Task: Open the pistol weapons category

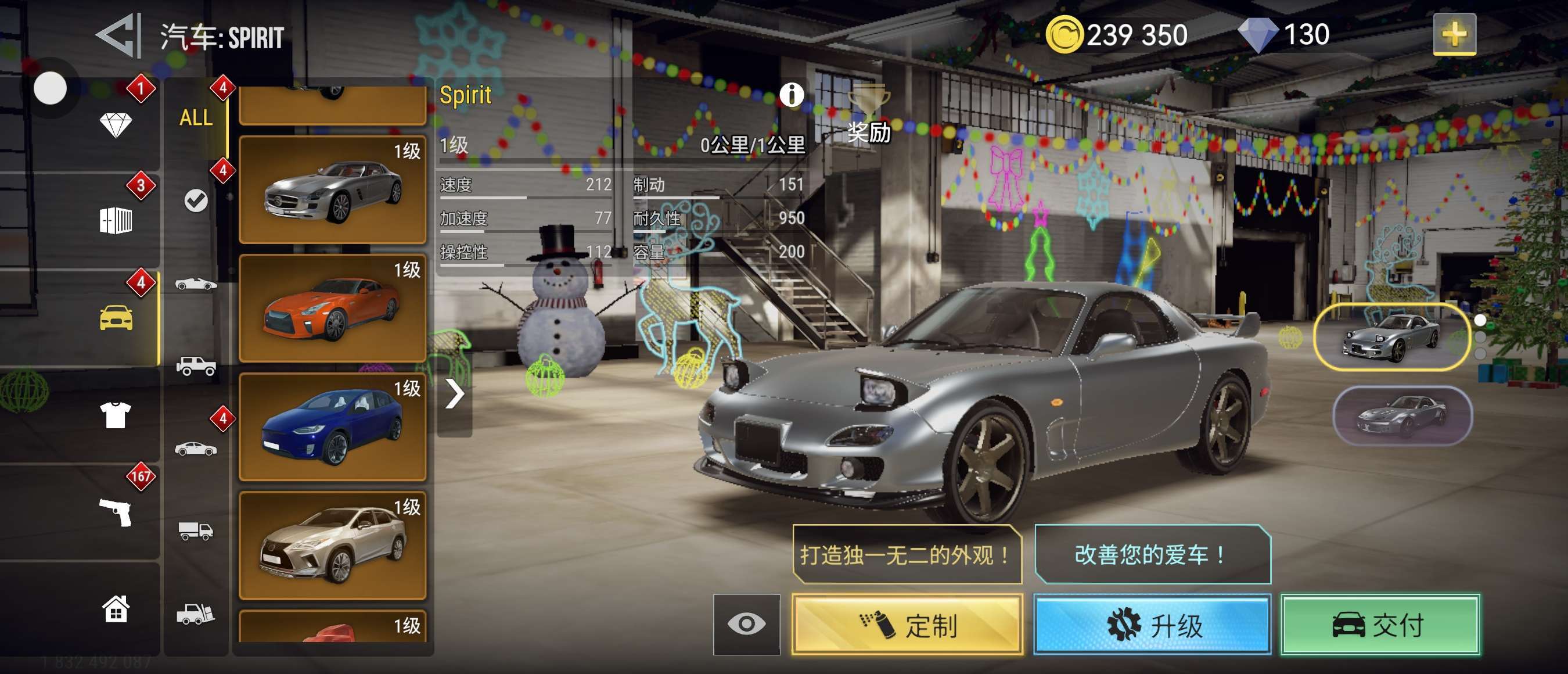Action: [115, 511]
